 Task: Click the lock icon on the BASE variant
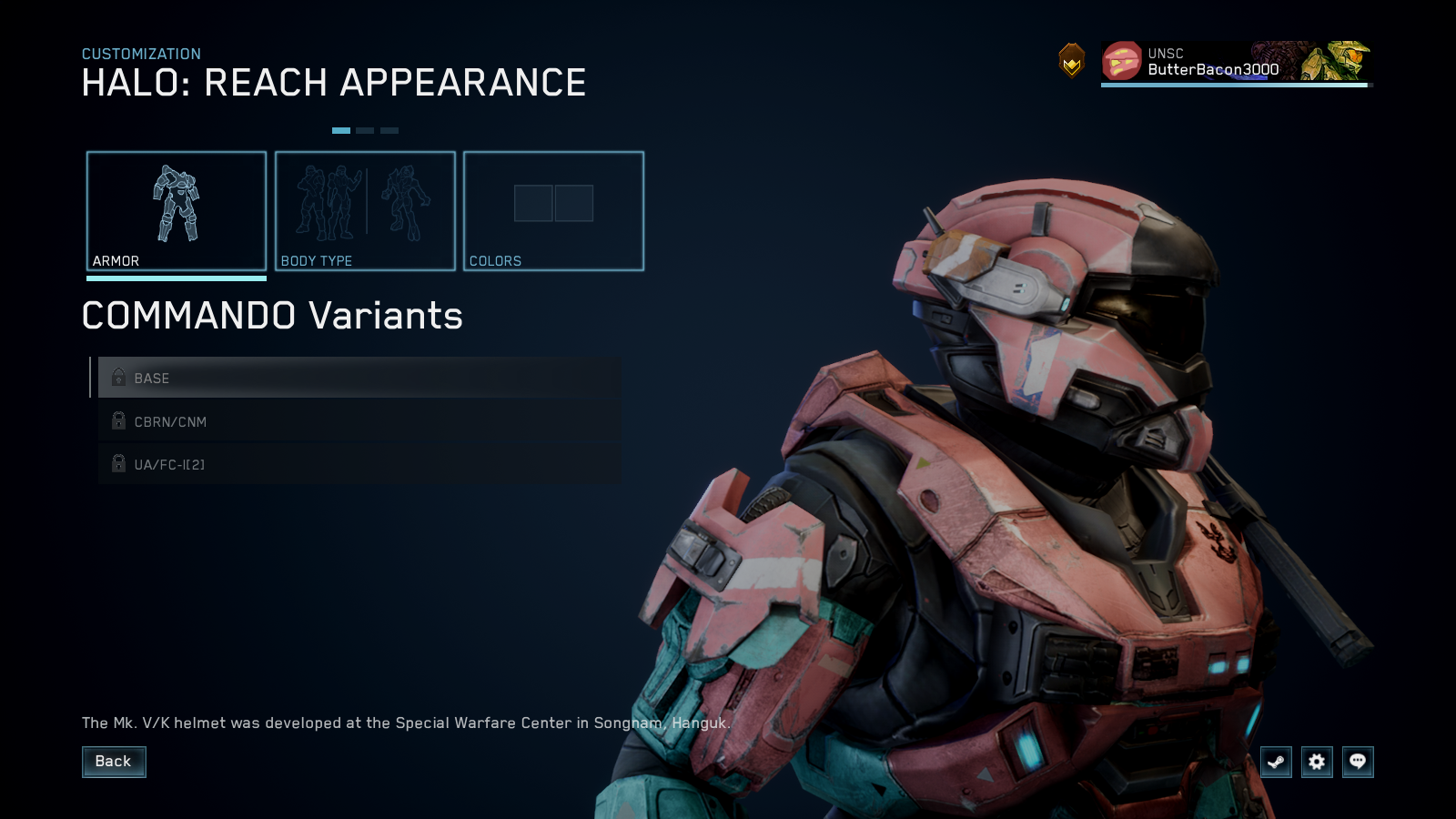point(118,378)
